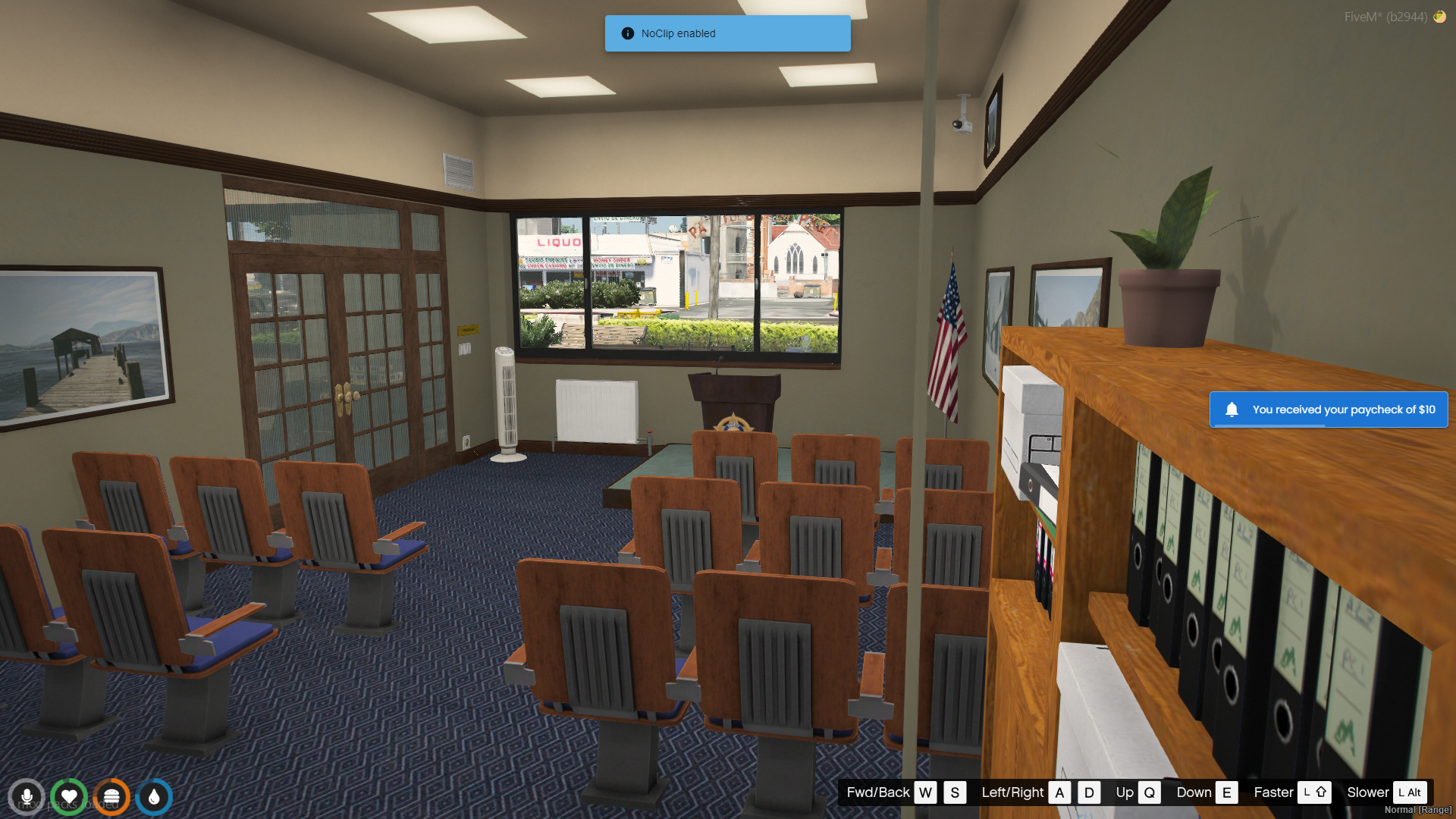This screenshot has height=819, width=1456.
Task: Click the paycheck received notification
Action: click(x=1328, y=409)
